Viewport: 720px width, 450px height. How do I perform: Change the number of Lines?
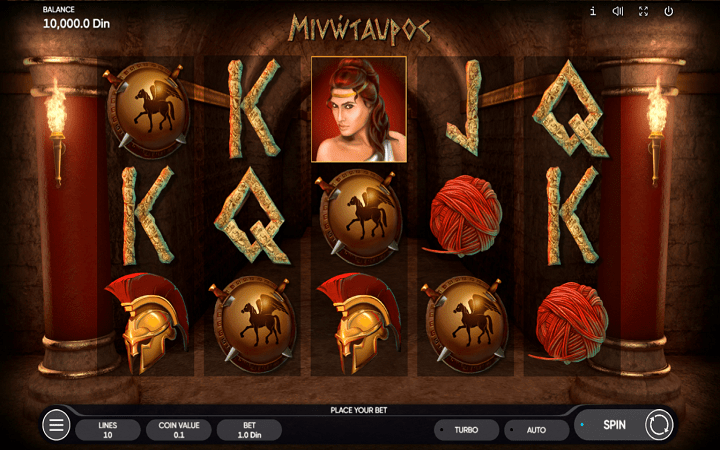pyautogui.click(x=108, y=430)
